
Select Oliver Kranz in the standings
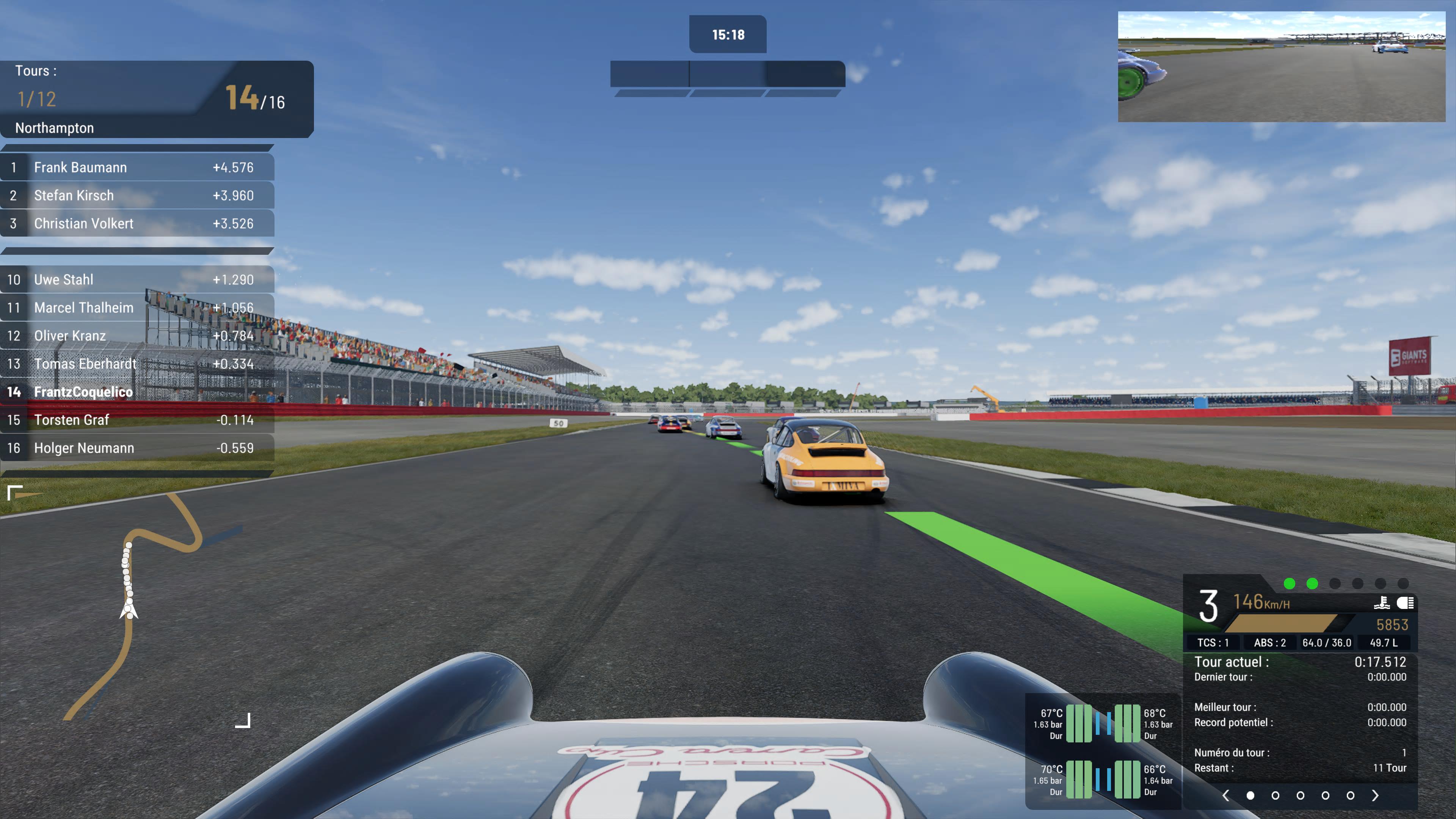tap(137, 336)
